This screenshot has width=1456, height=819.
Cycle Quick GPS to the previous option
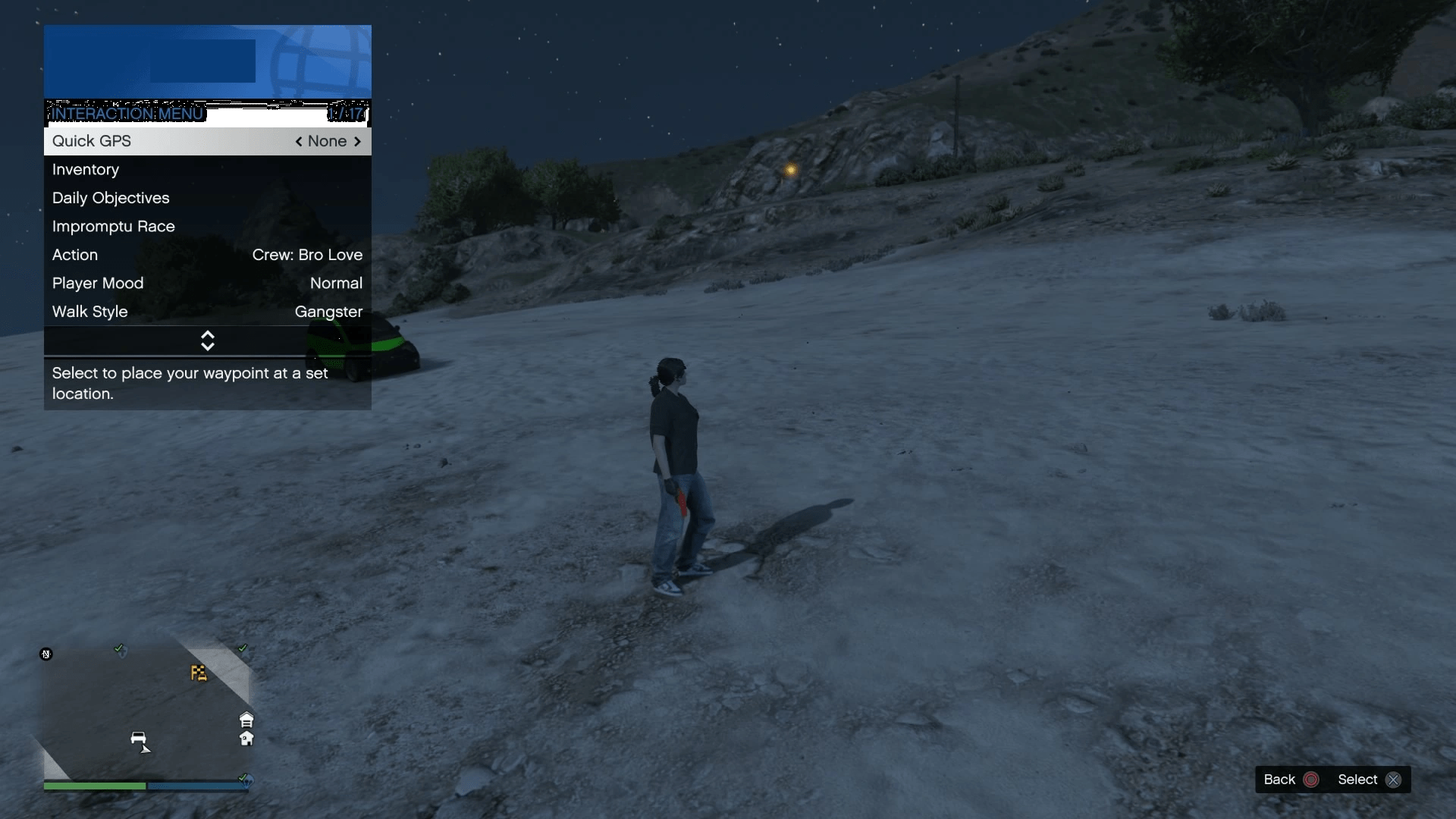(x=299, y=142)
